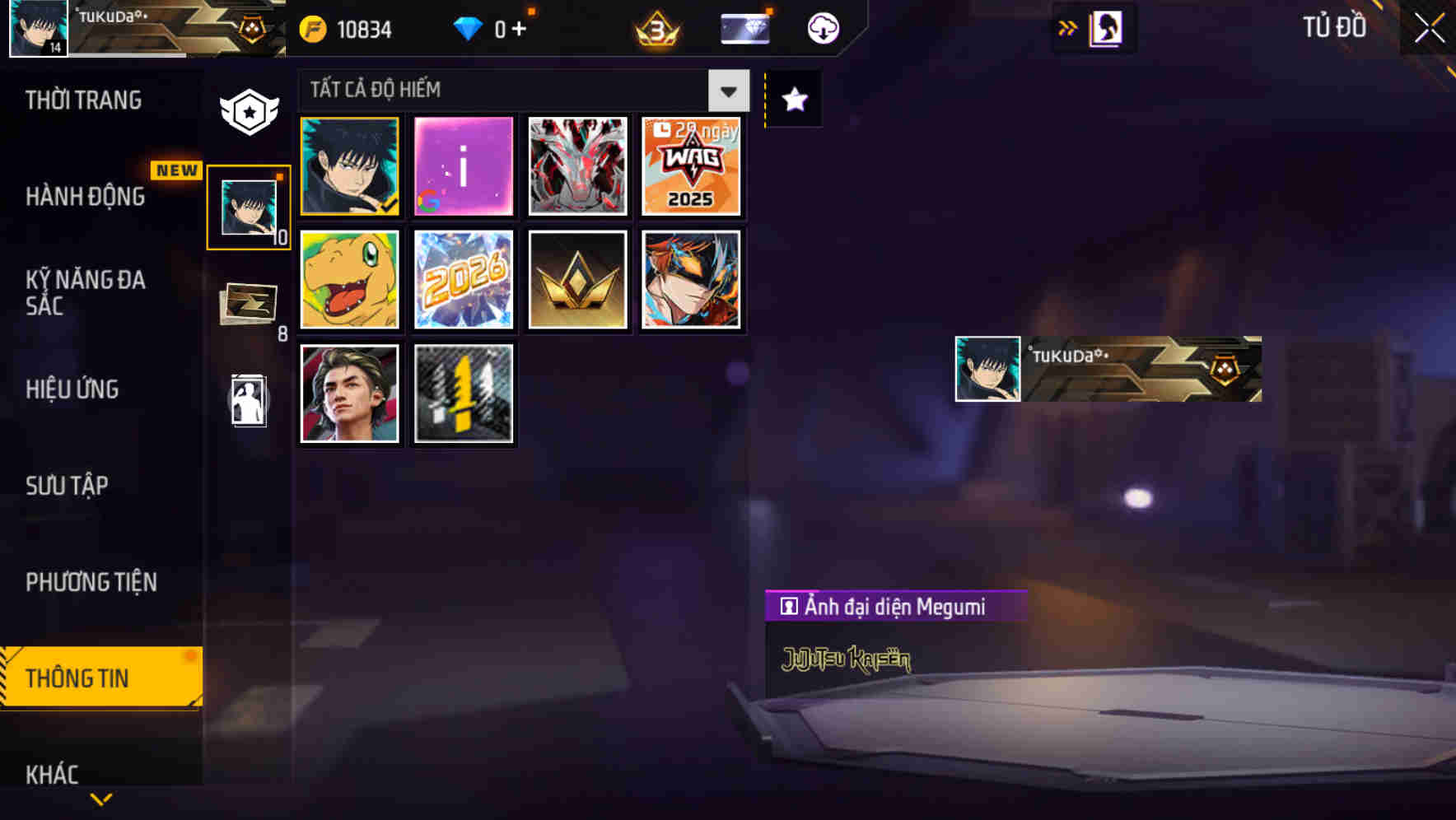Click the rank crown badge showing level 3
The height and width of the screenshot is (820, 1456).
click(x=655, y=28)
